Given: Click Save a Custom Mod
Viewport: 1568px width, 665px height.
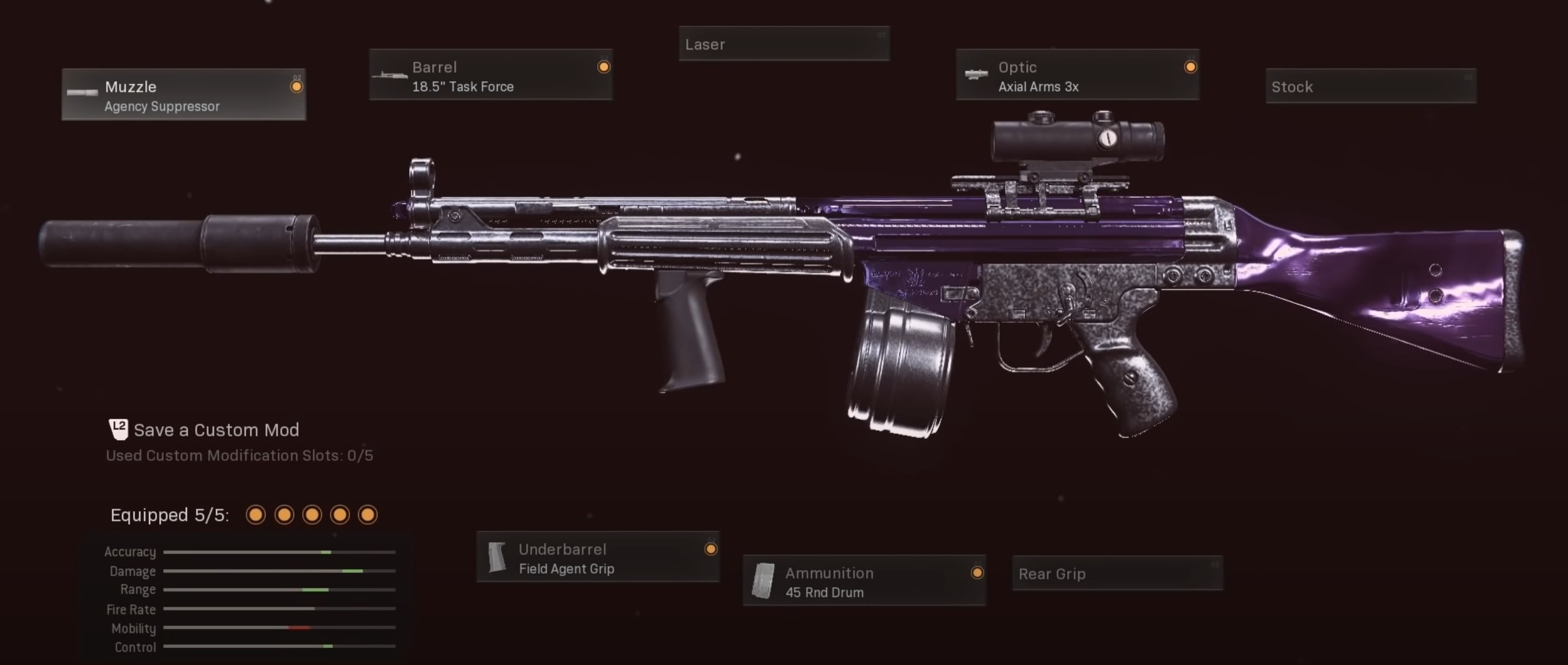Looking at the screenshot, I should 216,430.
